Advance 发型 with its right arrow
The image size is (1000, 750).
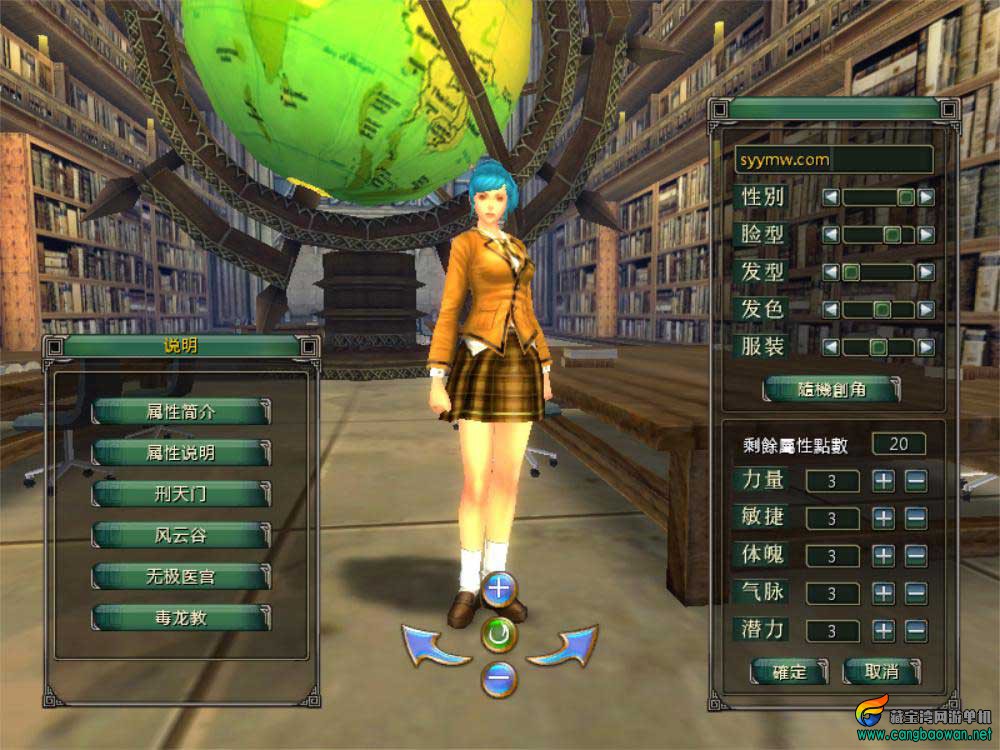926,272
